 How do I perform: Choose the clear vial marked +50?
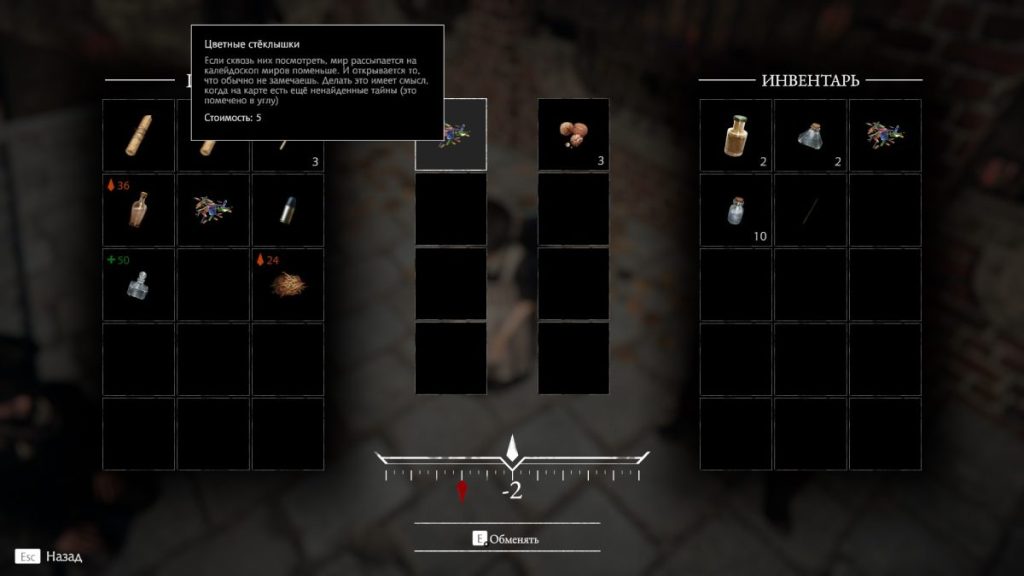point(139,285)
